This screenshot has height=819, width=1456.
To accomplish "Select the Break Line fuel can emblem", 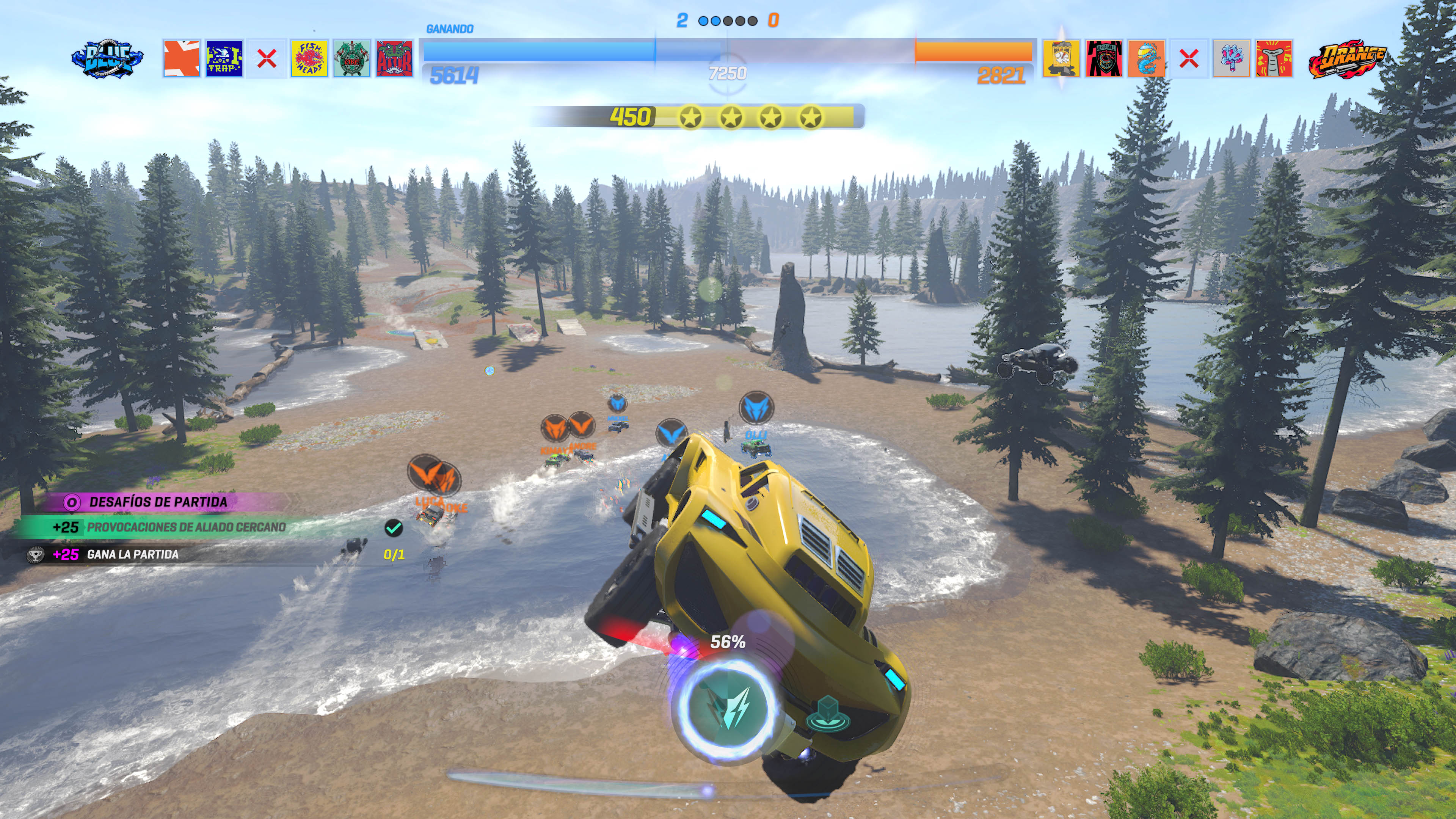I will pos(1061,58).
